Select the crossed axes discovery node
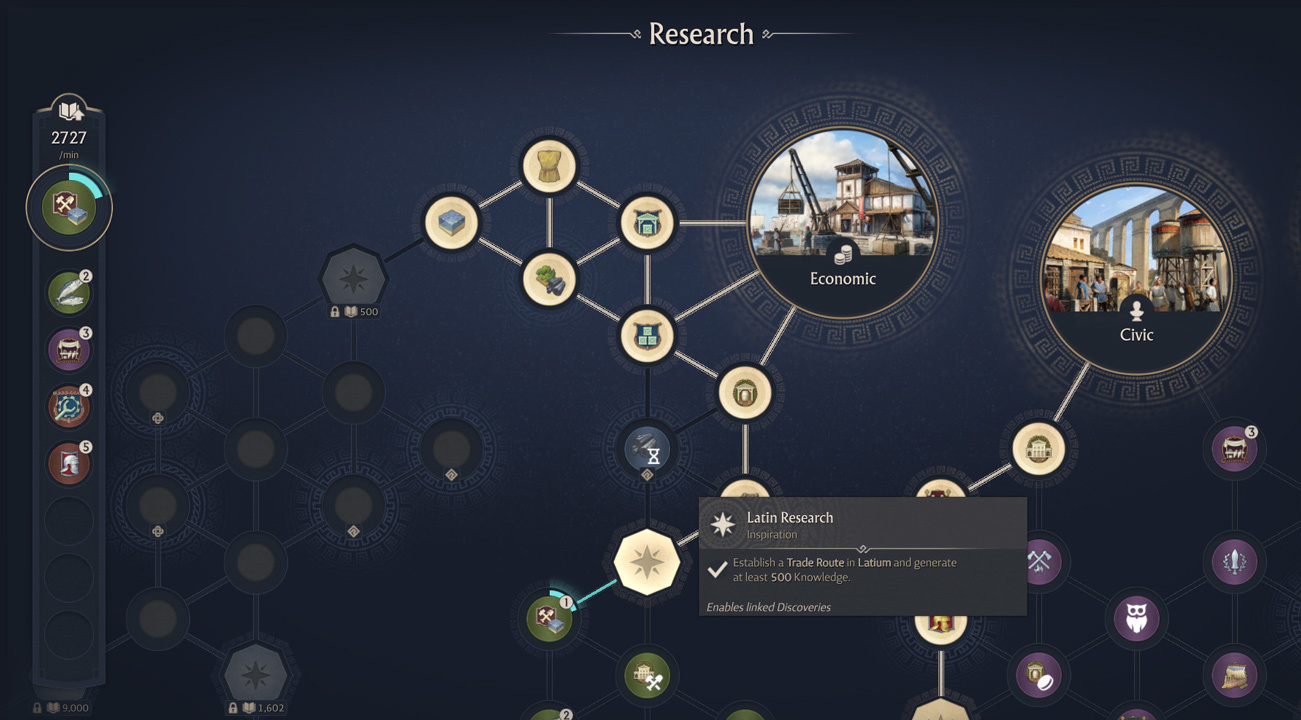Viewport: 1301px width, 720px height. click(1039, 562)
